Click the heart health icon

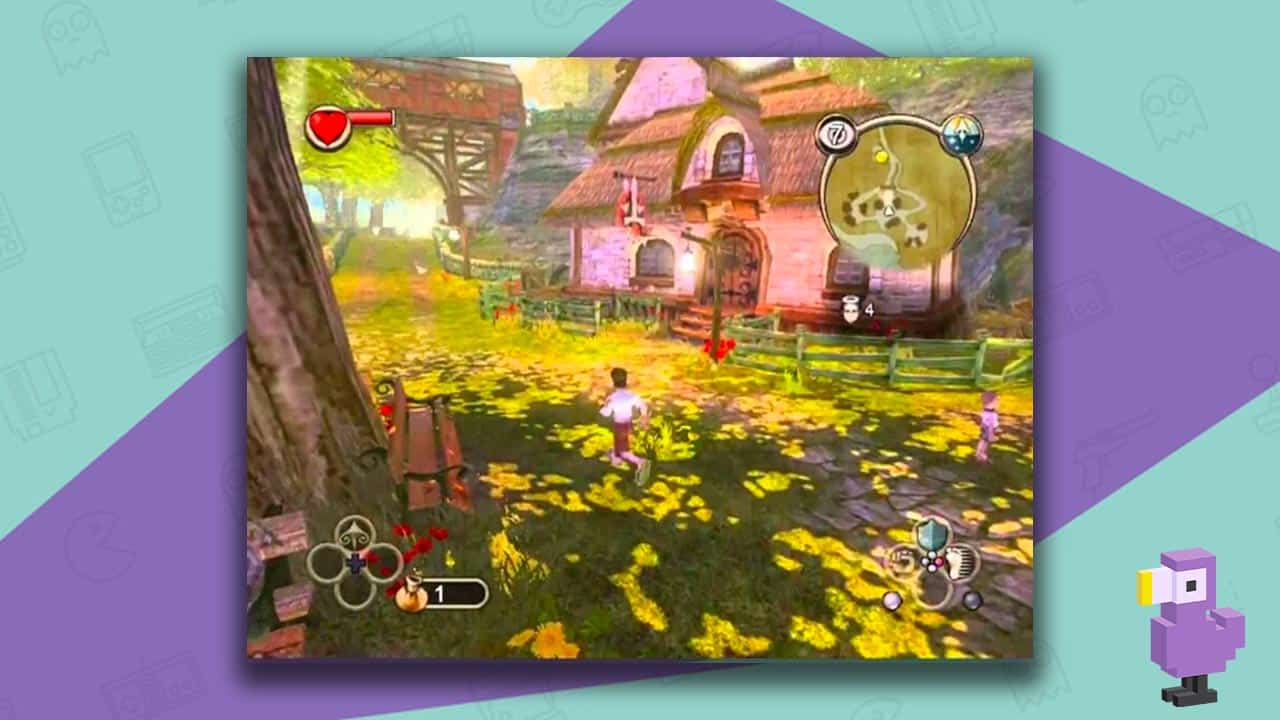330,125
